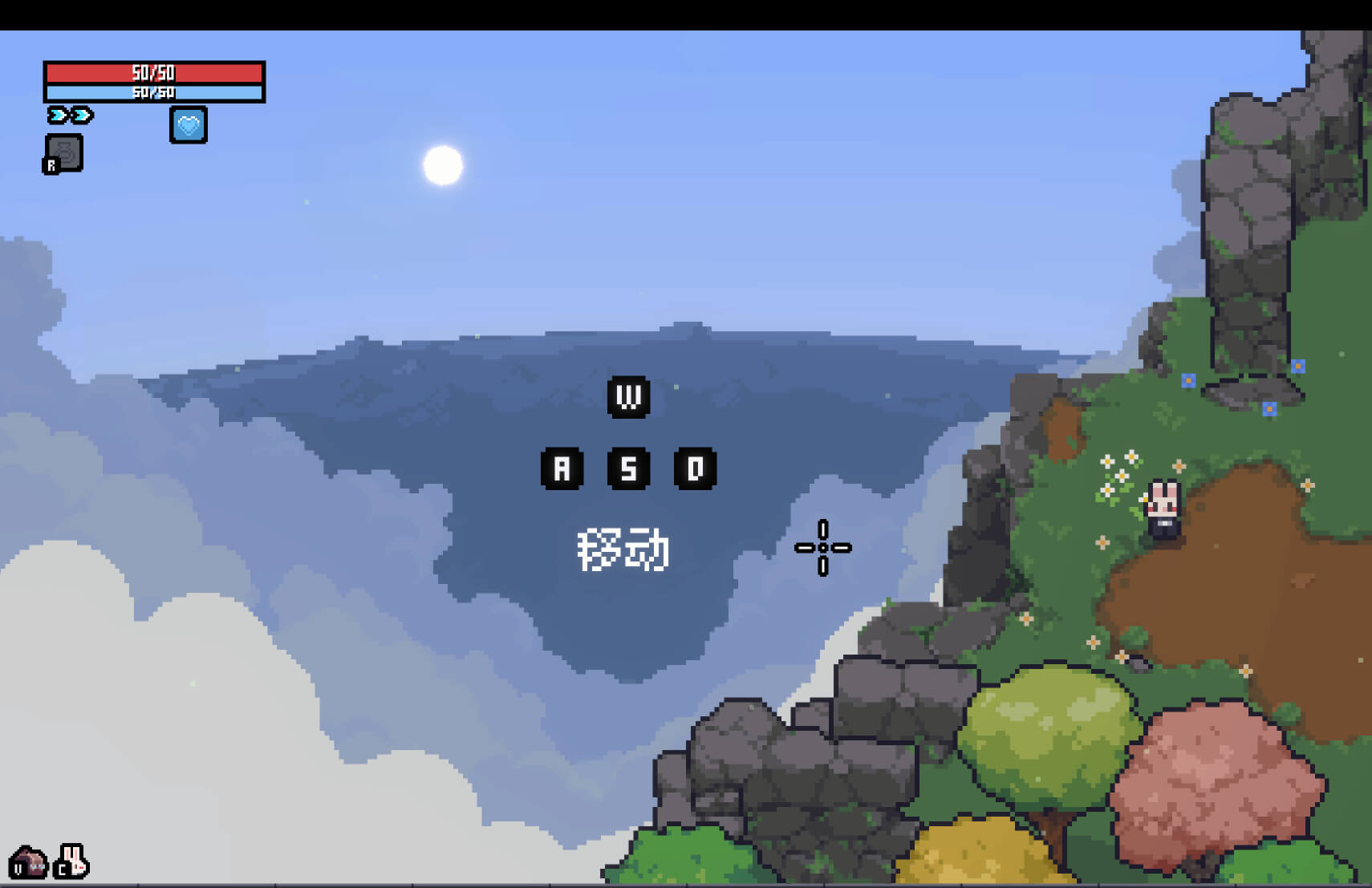Click the moon in the sky

coord(442,164)
